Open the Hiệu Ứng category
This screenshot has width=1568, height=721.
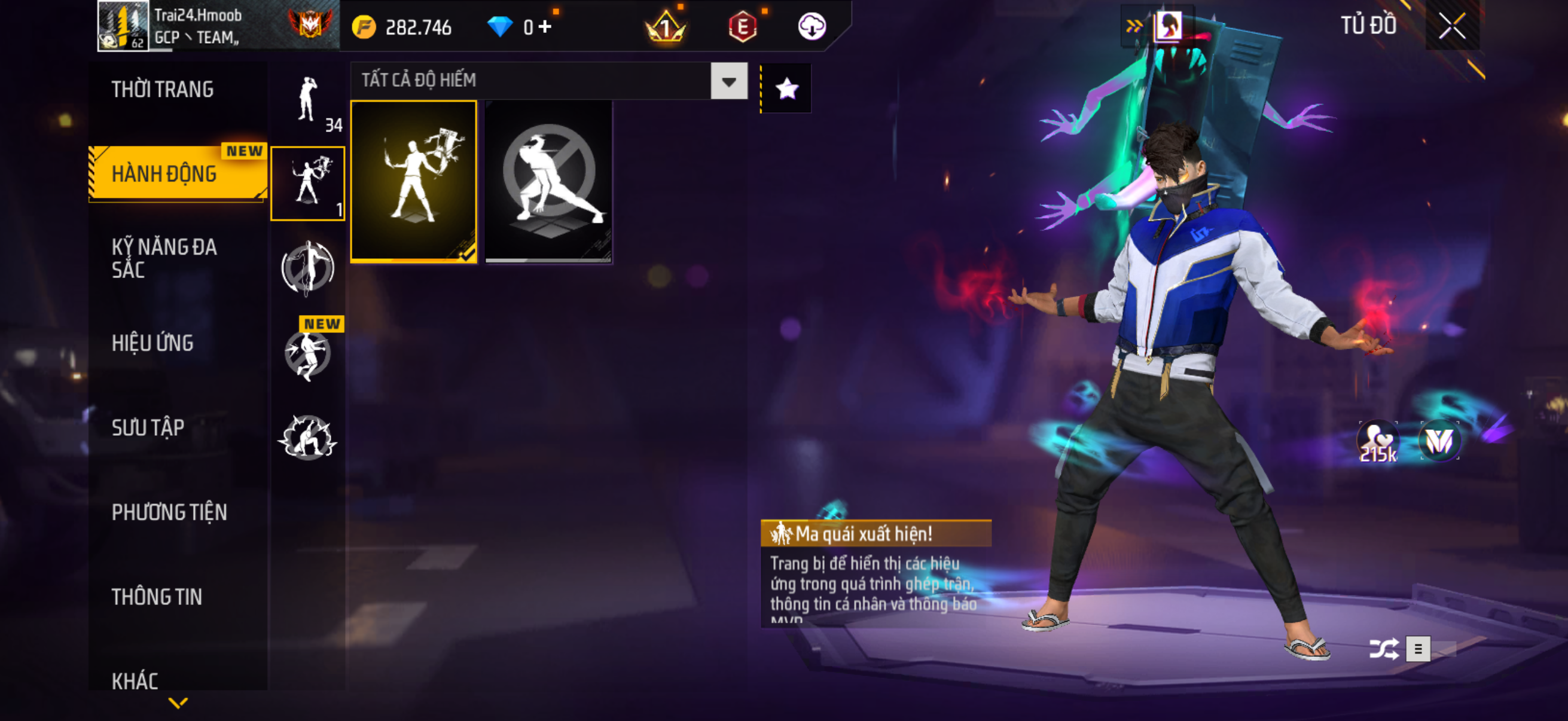[152, 343]
